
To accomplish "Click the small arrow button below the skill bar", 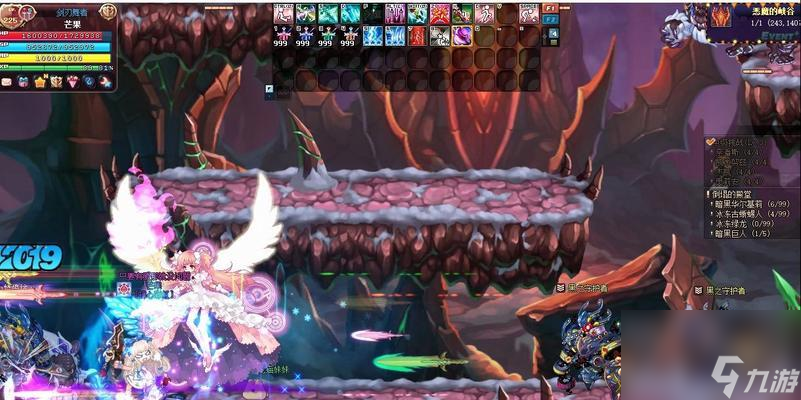I will pyautogui.click(x=270, y=89).
